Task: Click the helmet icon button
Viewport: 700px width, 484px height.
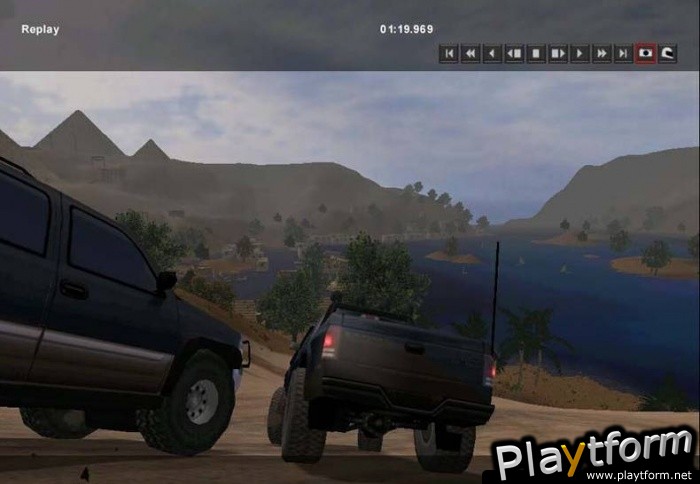Action: pos(668,53)
